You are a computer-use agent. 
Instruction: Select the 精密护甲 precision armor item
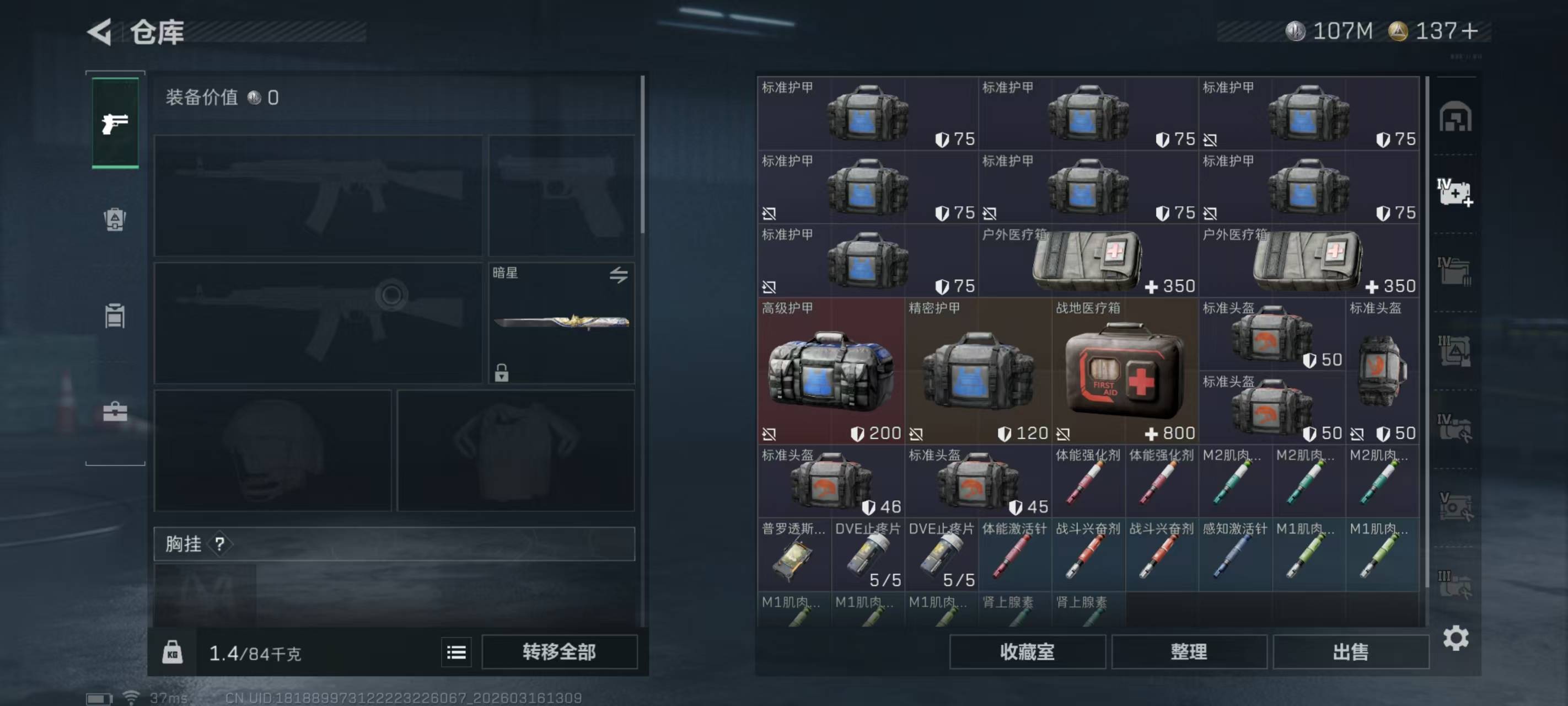pyautogui.click(x=978, y=371)
